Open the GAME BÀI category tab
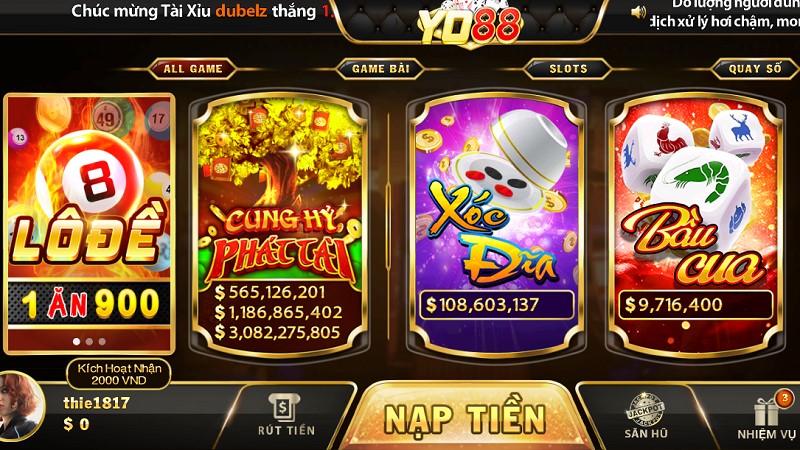Screen dimensions: 800x450 (x=380, y=69)
